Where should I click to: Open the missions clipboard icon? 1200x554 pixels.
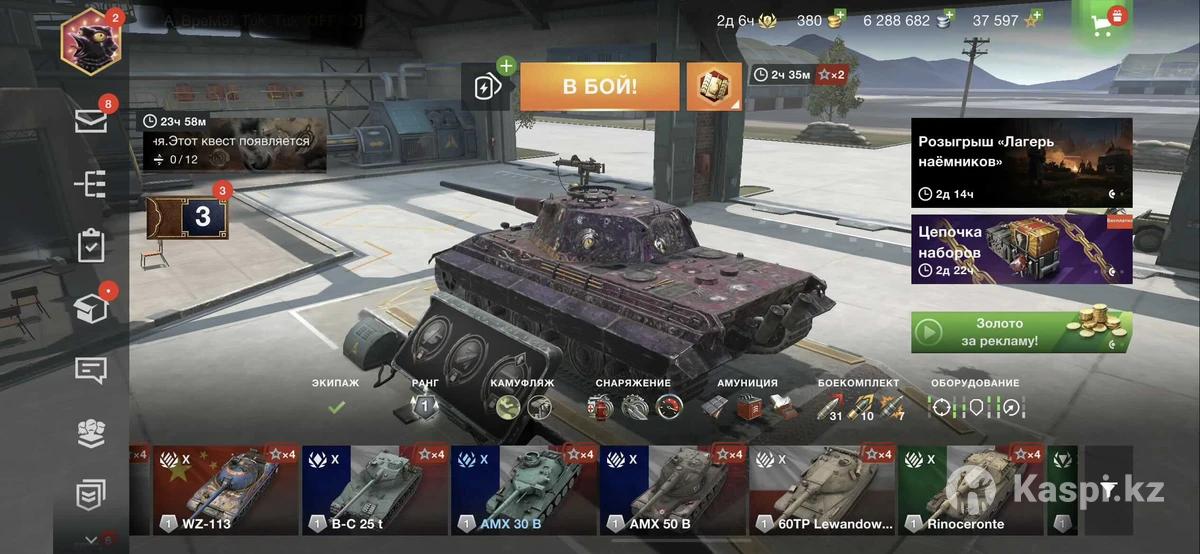pos(91,245)
